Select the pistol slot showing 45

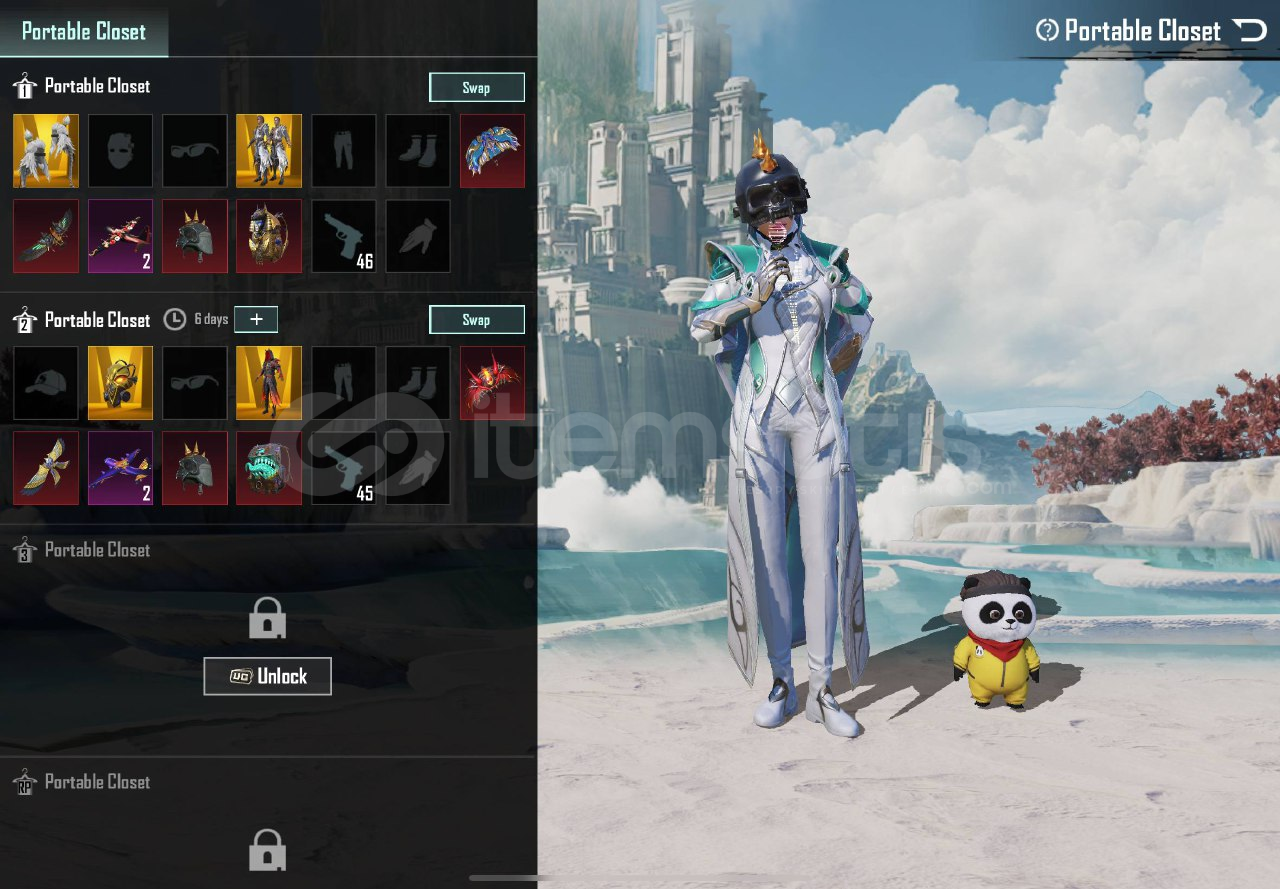[x=344, y=468]
